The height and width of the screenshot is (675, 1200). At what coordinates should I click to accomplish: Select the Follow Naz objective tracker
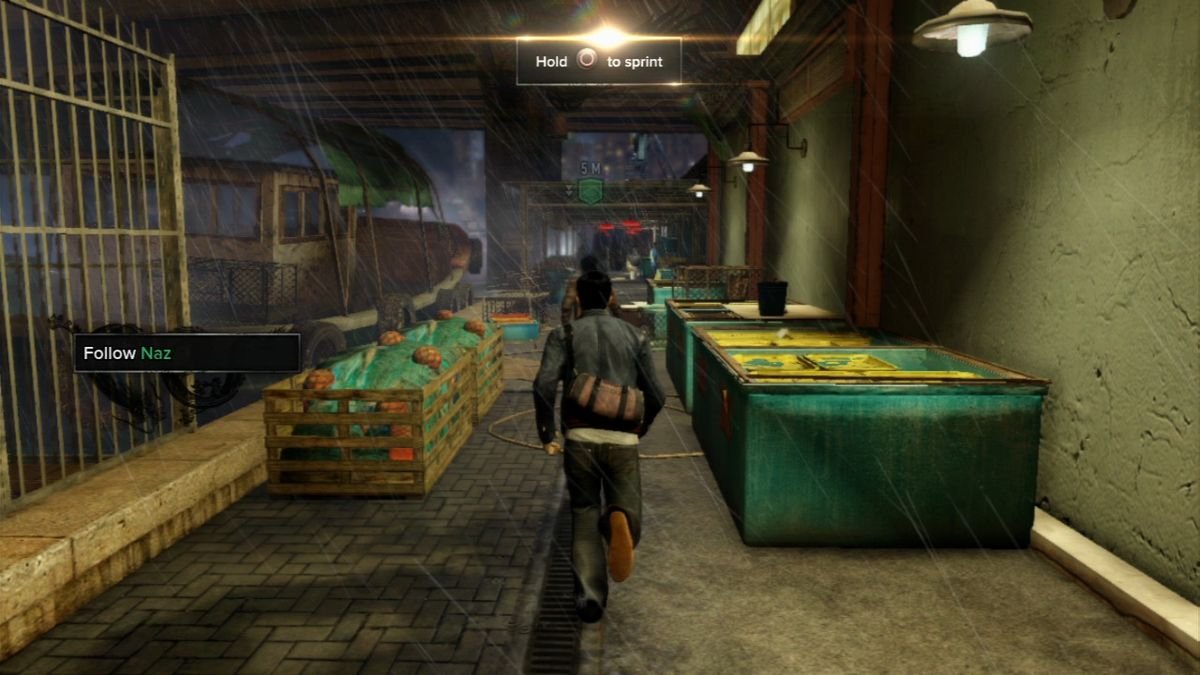187,353
